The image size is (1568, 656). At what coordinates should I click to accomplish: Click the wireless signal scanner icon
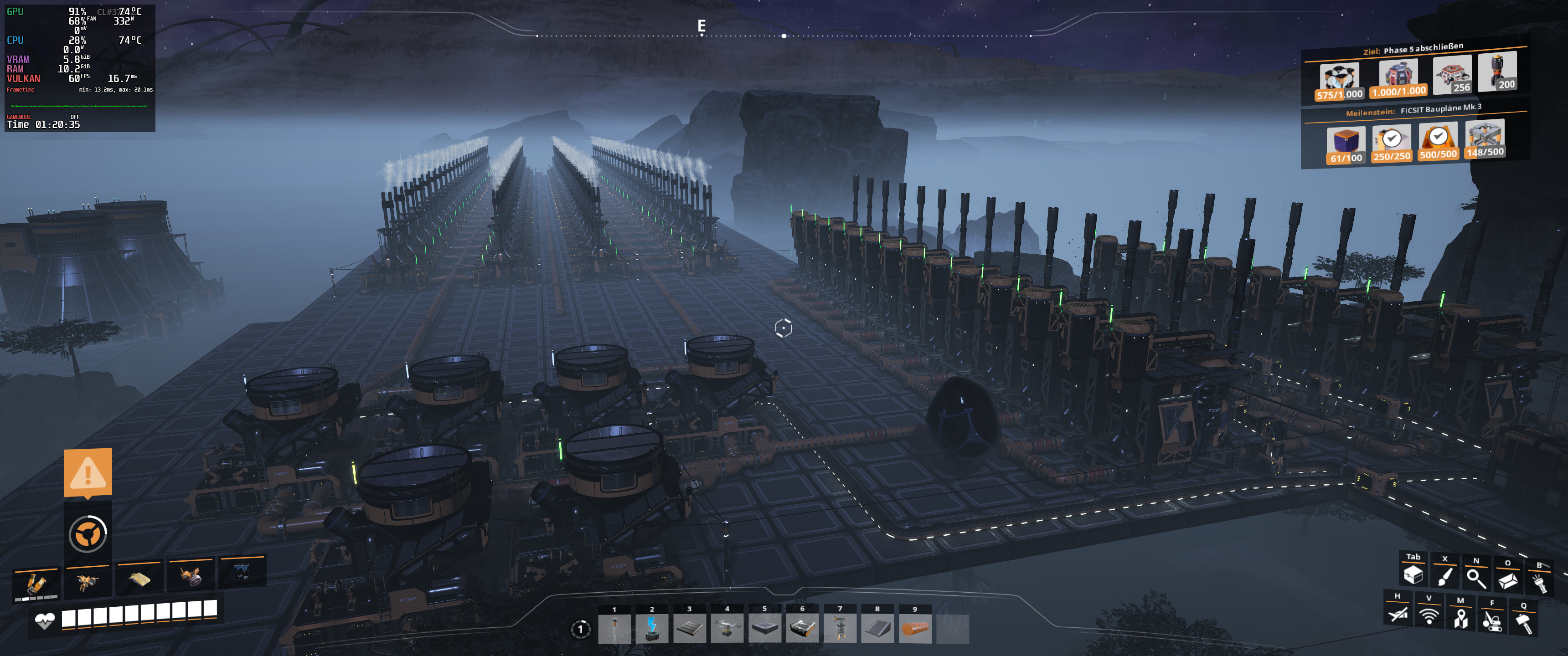pyautogui.click(x=1429, y=616)
